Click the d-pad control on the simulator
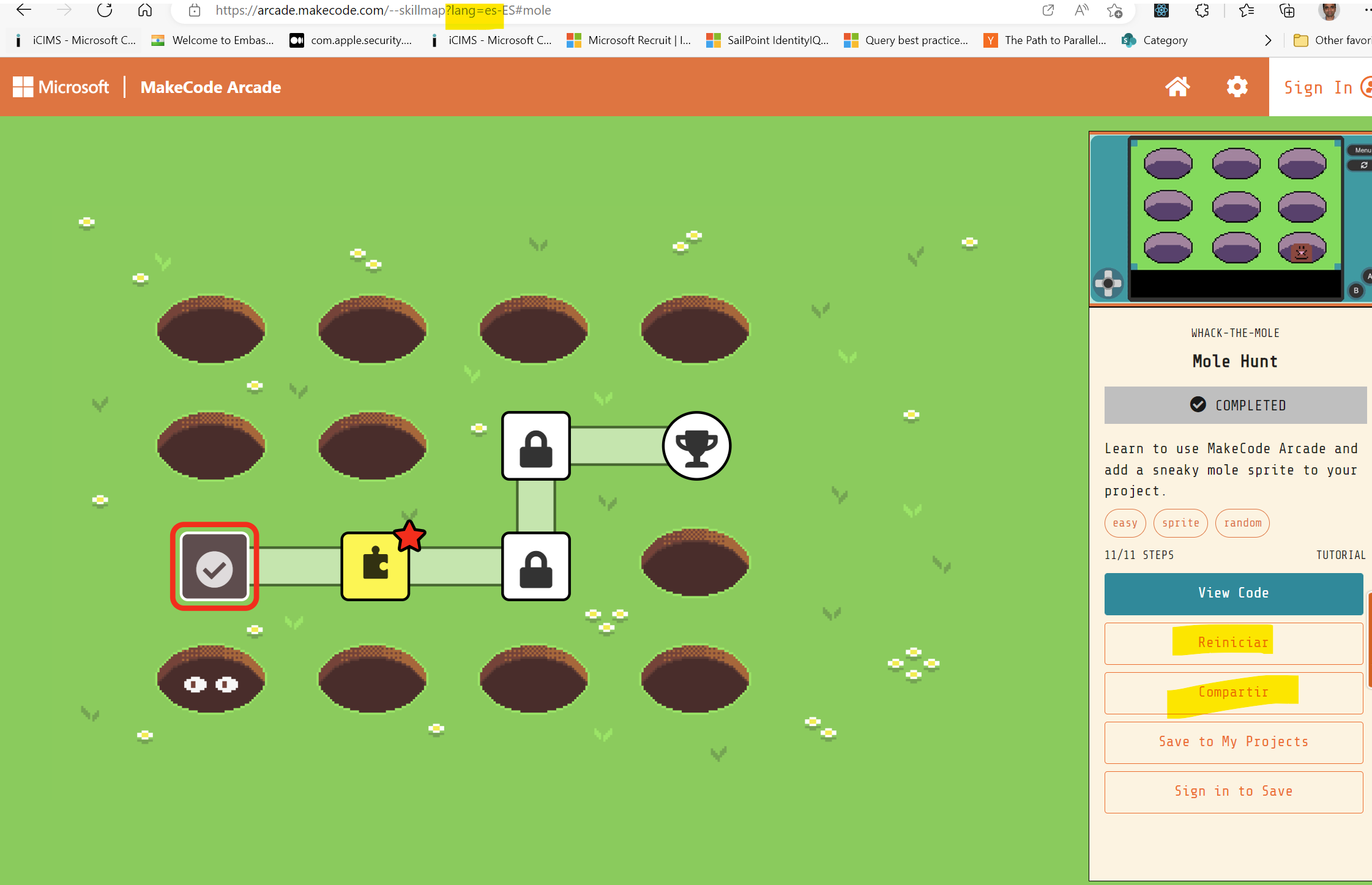 click(1108, 282)
